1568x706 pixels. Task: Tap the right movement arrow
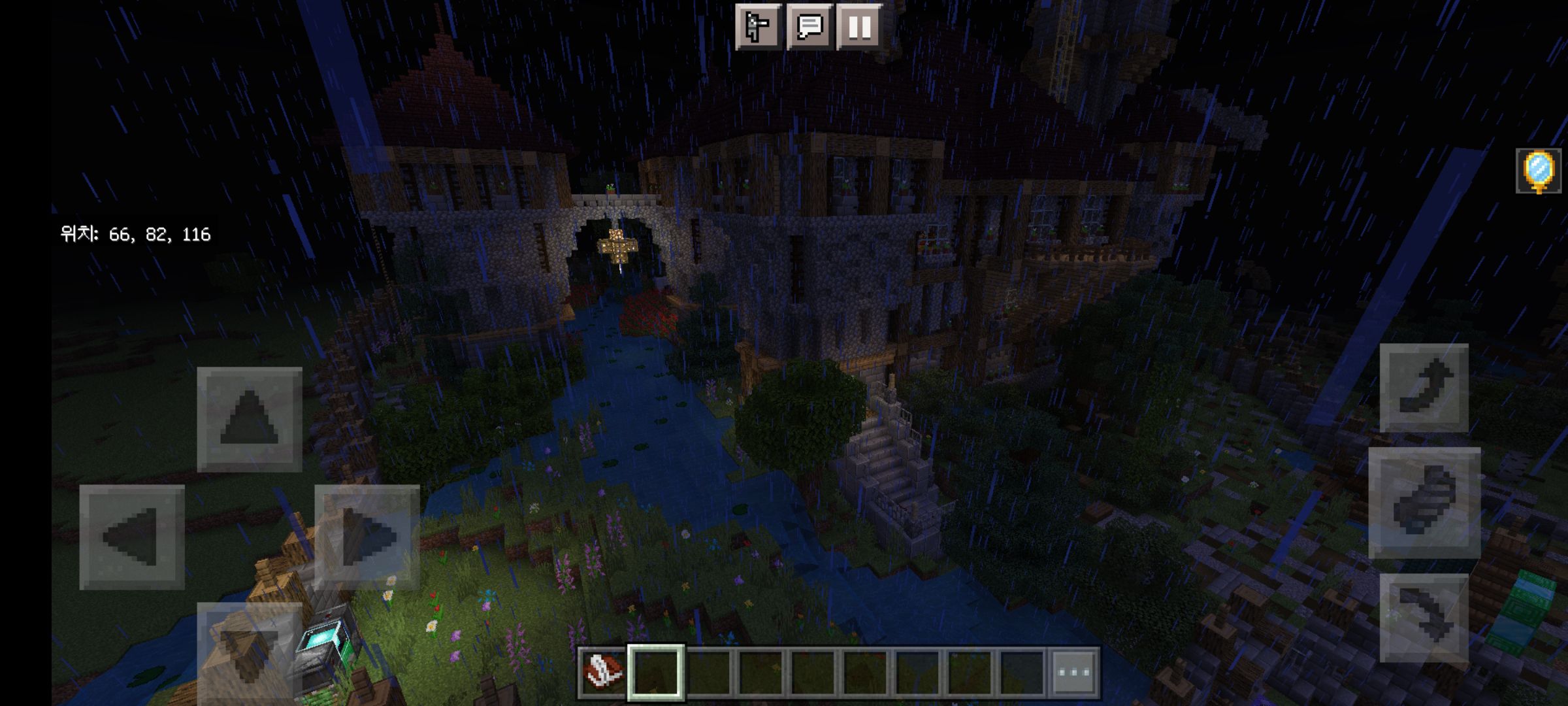(367, 537)
